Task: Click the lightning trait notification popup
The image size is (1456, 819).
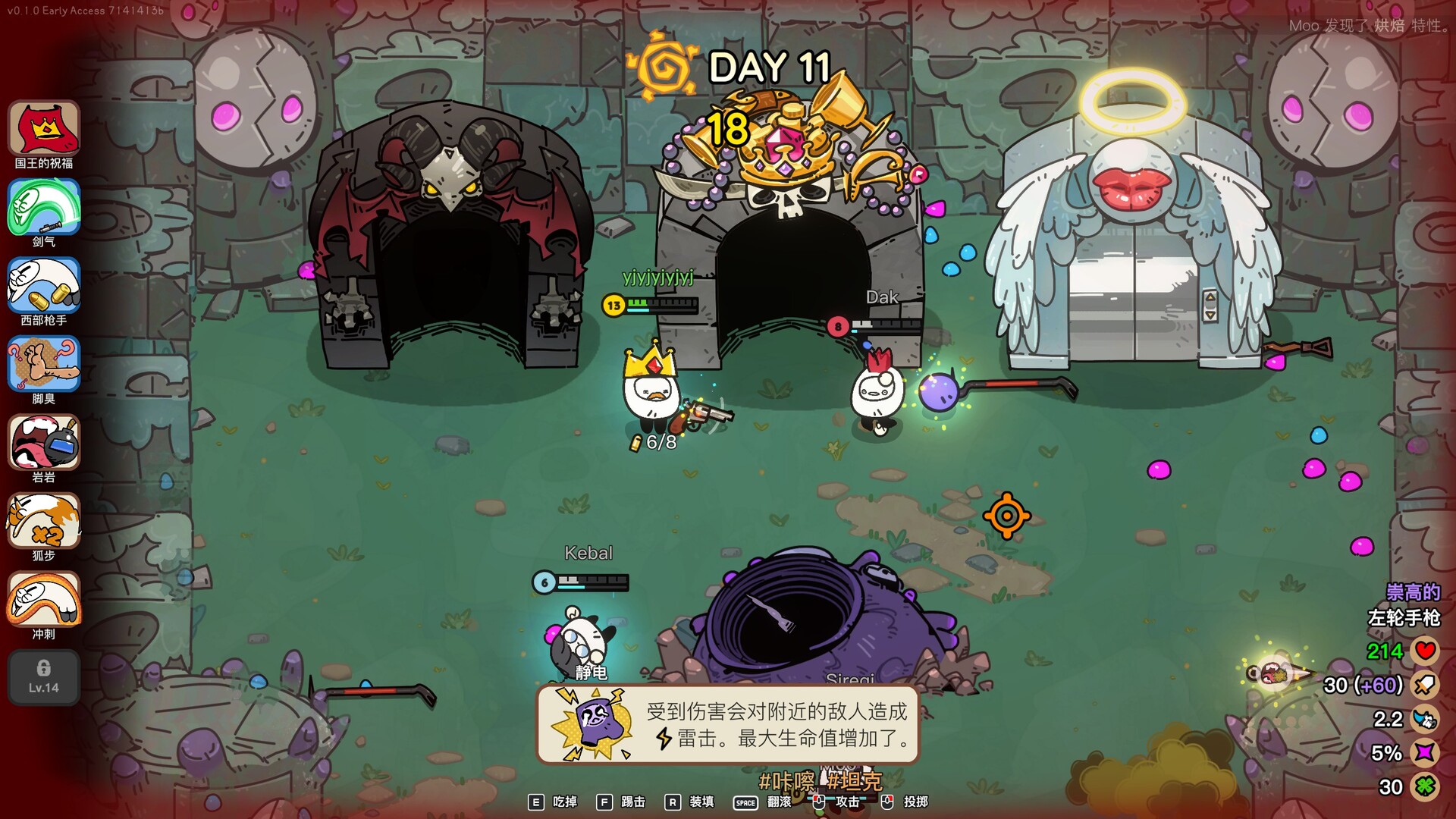Action: pyautogui.click(x=728, y=724)
